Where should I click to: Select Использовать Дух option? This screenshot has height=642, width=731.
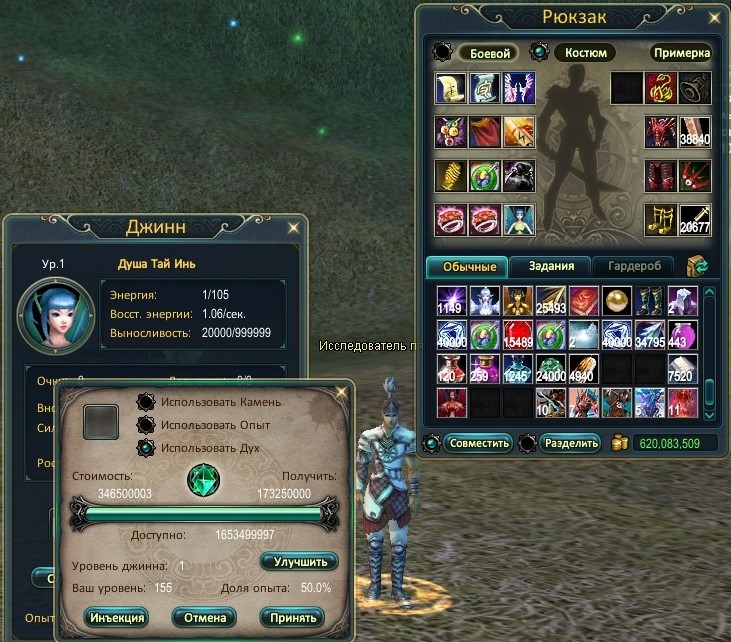tap(148, 448)
